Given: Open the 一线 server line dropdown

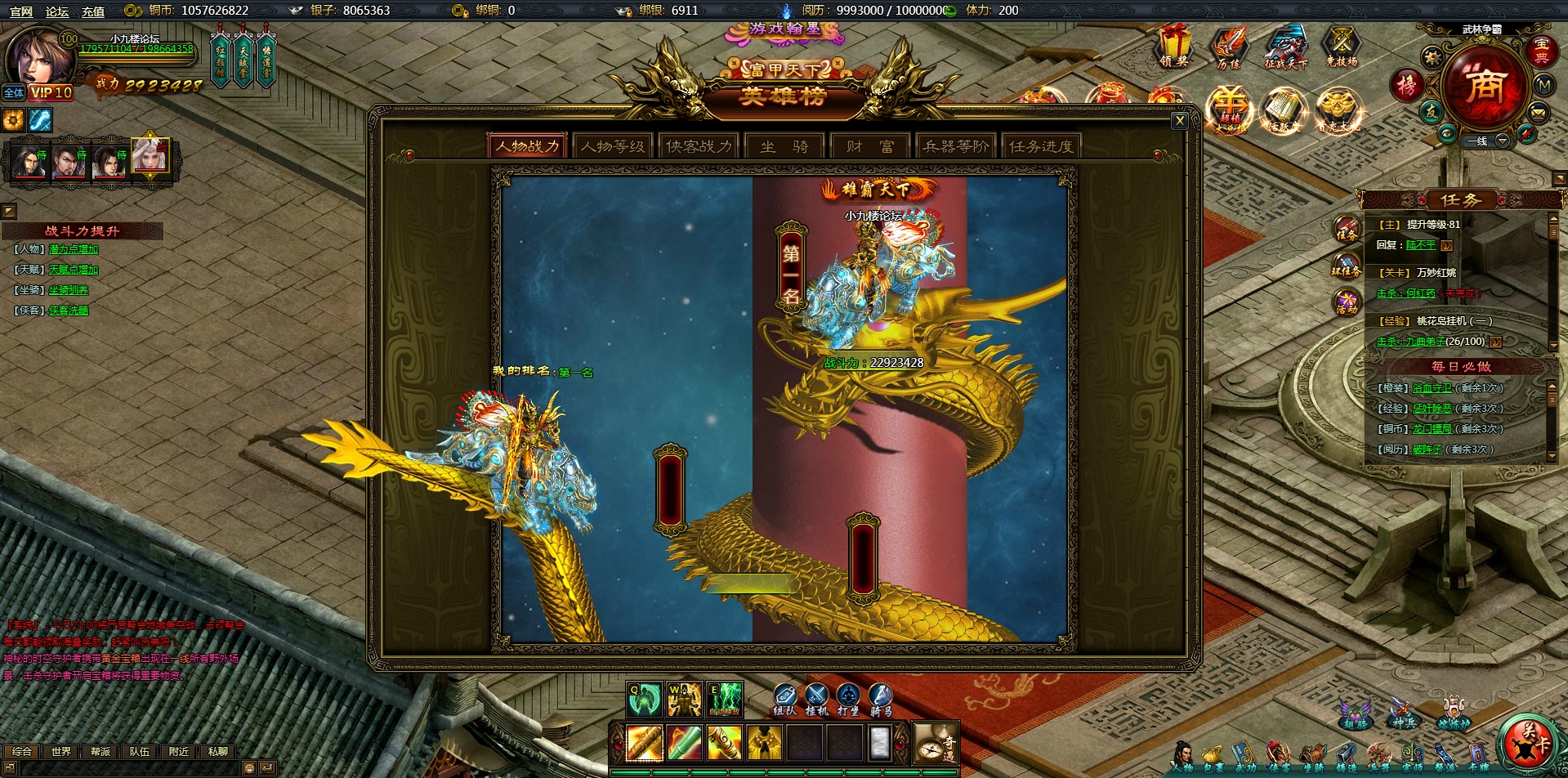Looking at the screenshot, I should 1502,141.
